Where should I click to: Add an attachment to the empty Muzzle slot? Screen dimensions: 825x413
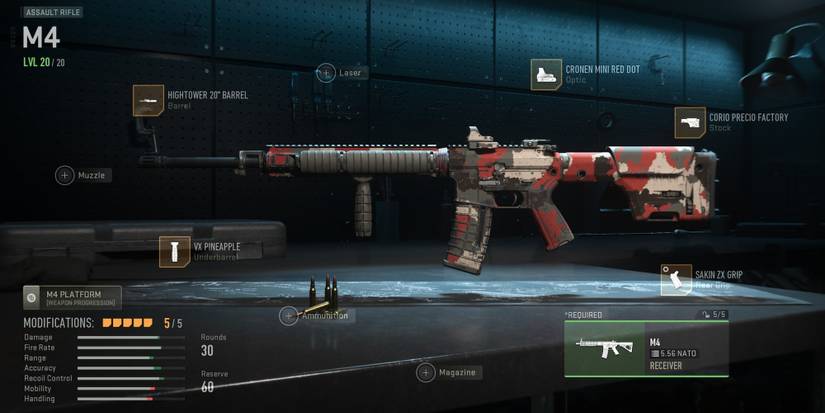pos(65,175)
